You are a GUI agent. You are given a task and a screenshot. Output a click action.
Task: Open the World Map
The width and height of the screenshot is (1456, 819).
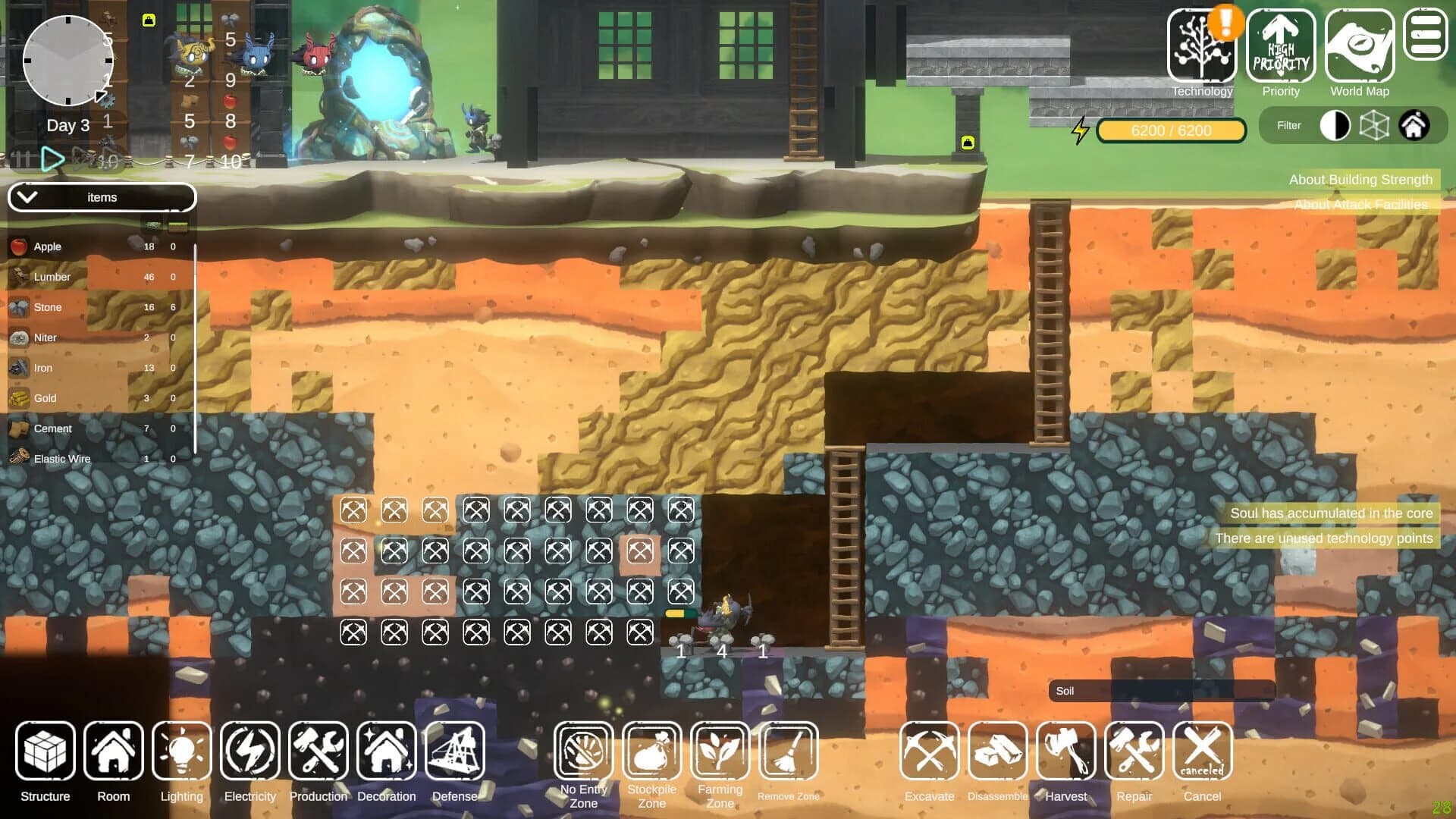(1359, 47)
